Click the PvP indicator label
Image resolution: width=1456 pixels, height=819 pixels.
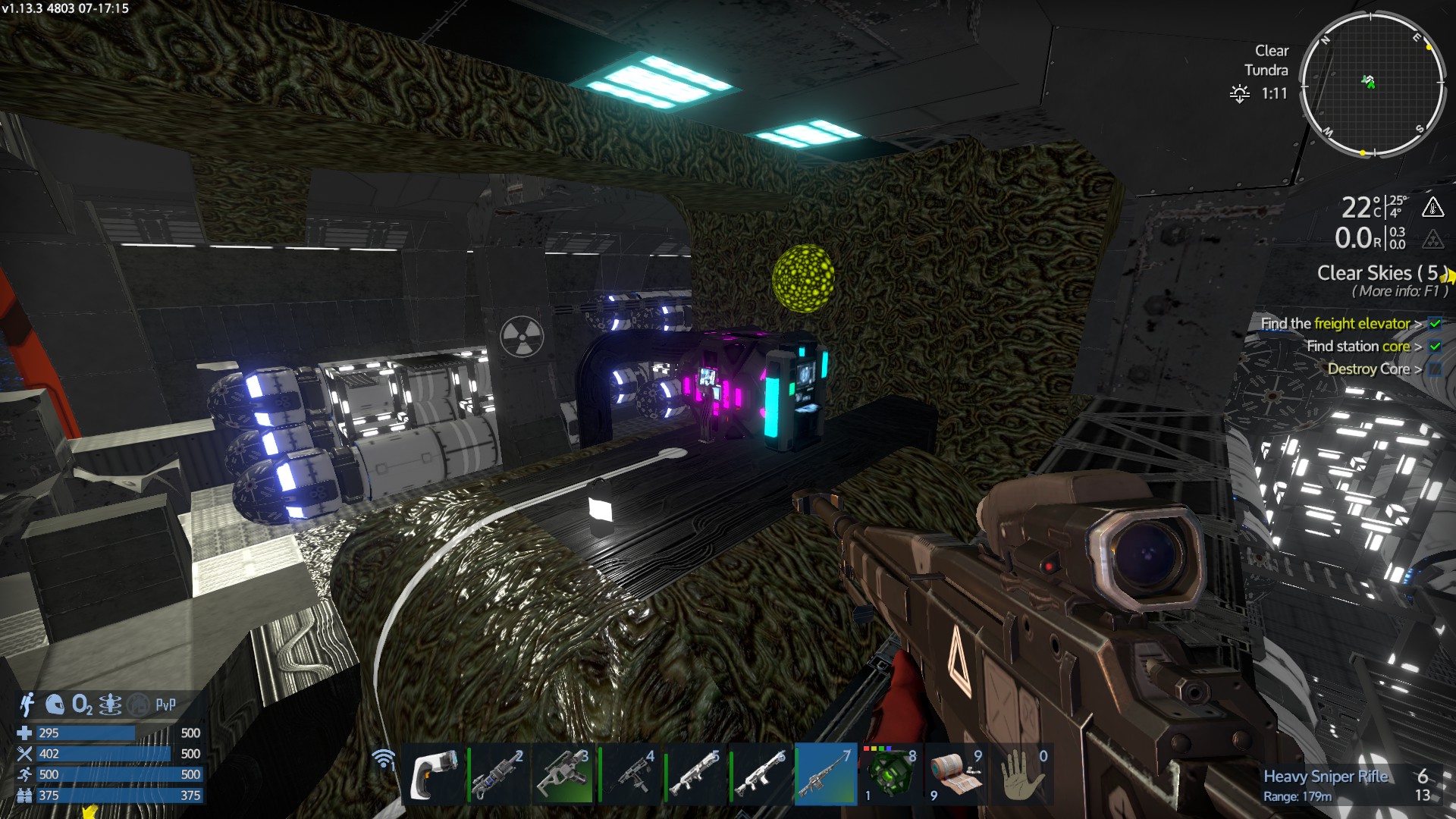pos(165,704)
